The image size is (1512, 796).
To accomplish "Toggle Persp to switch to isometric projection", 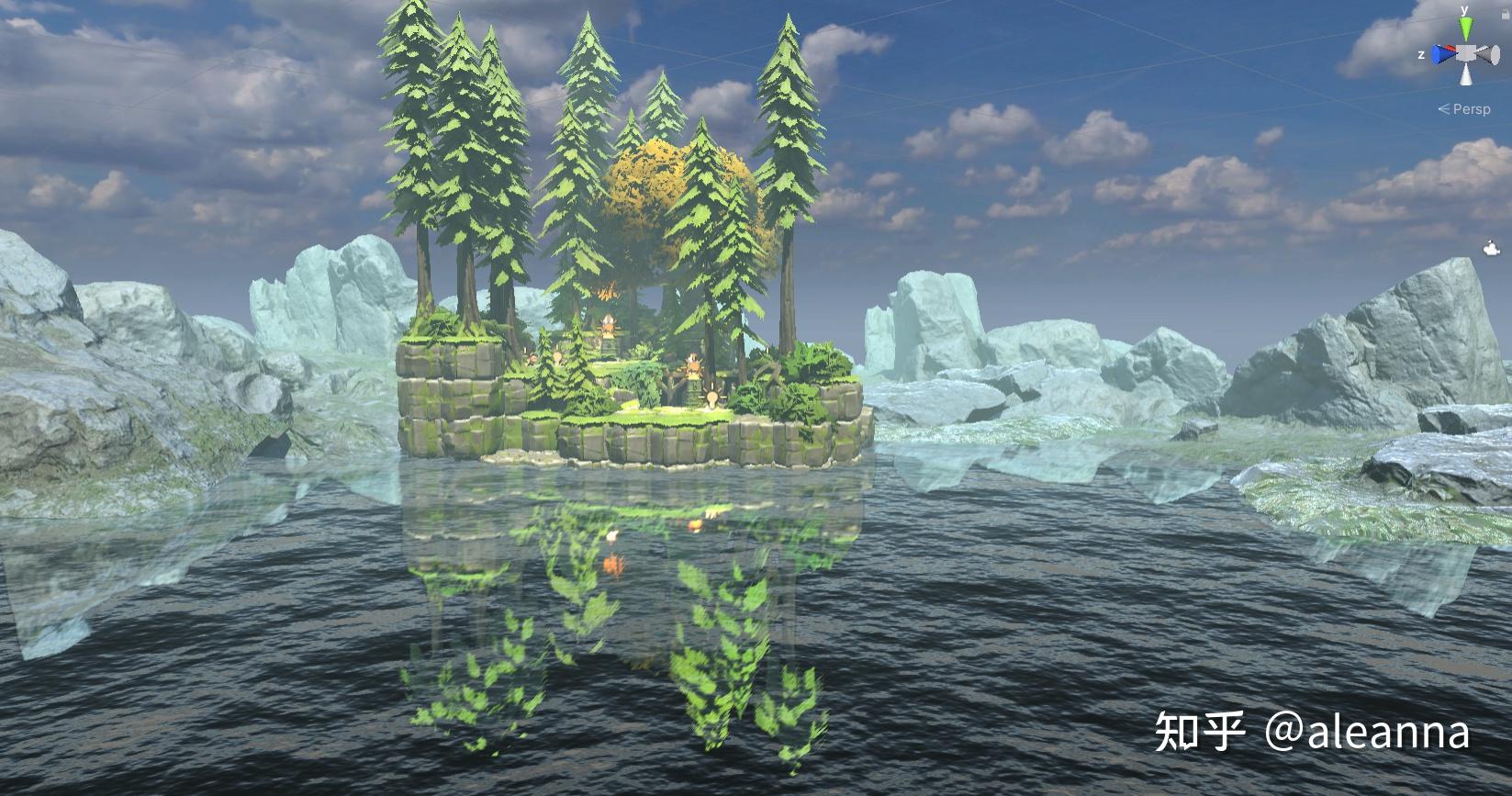I will [1472, 108].
